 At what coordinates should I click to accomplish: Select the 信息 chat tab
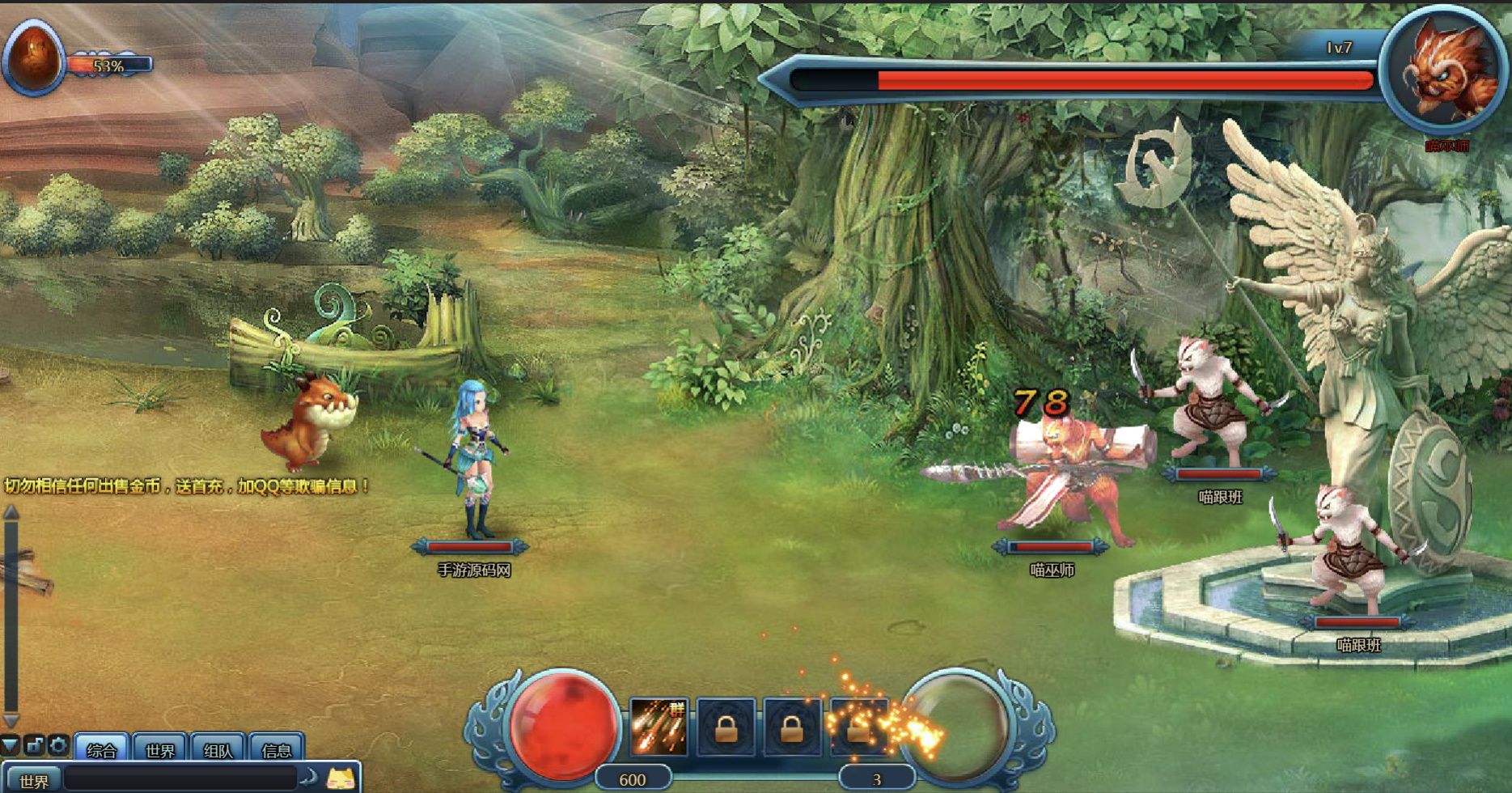tap(277, 750)
